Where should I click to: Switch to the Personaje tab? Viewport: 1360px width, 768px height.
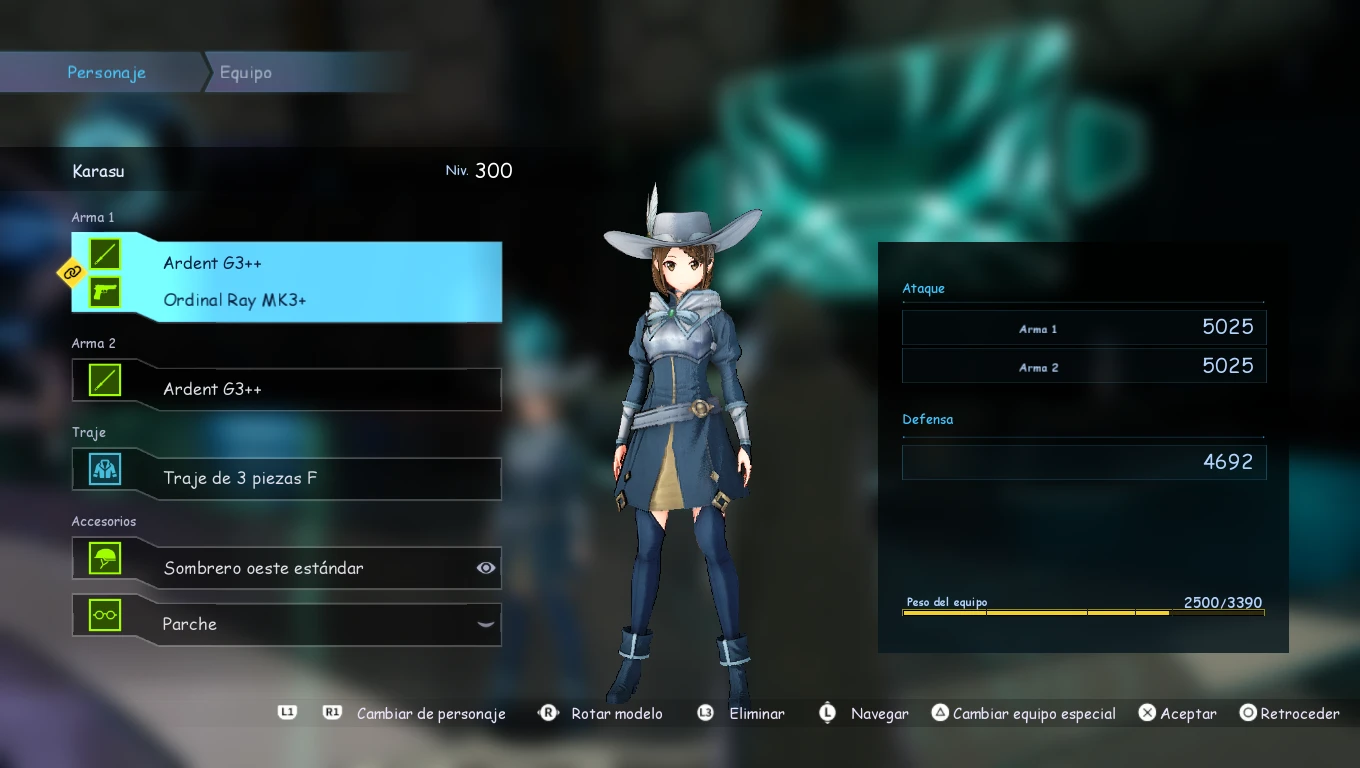click(x=106, y=73)
